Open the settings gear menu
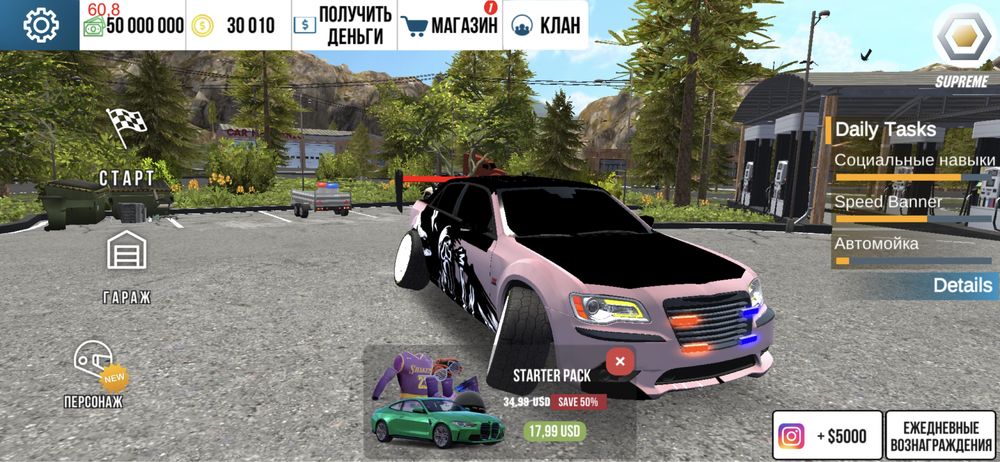Screen dimensions: 1000x462 41,25
